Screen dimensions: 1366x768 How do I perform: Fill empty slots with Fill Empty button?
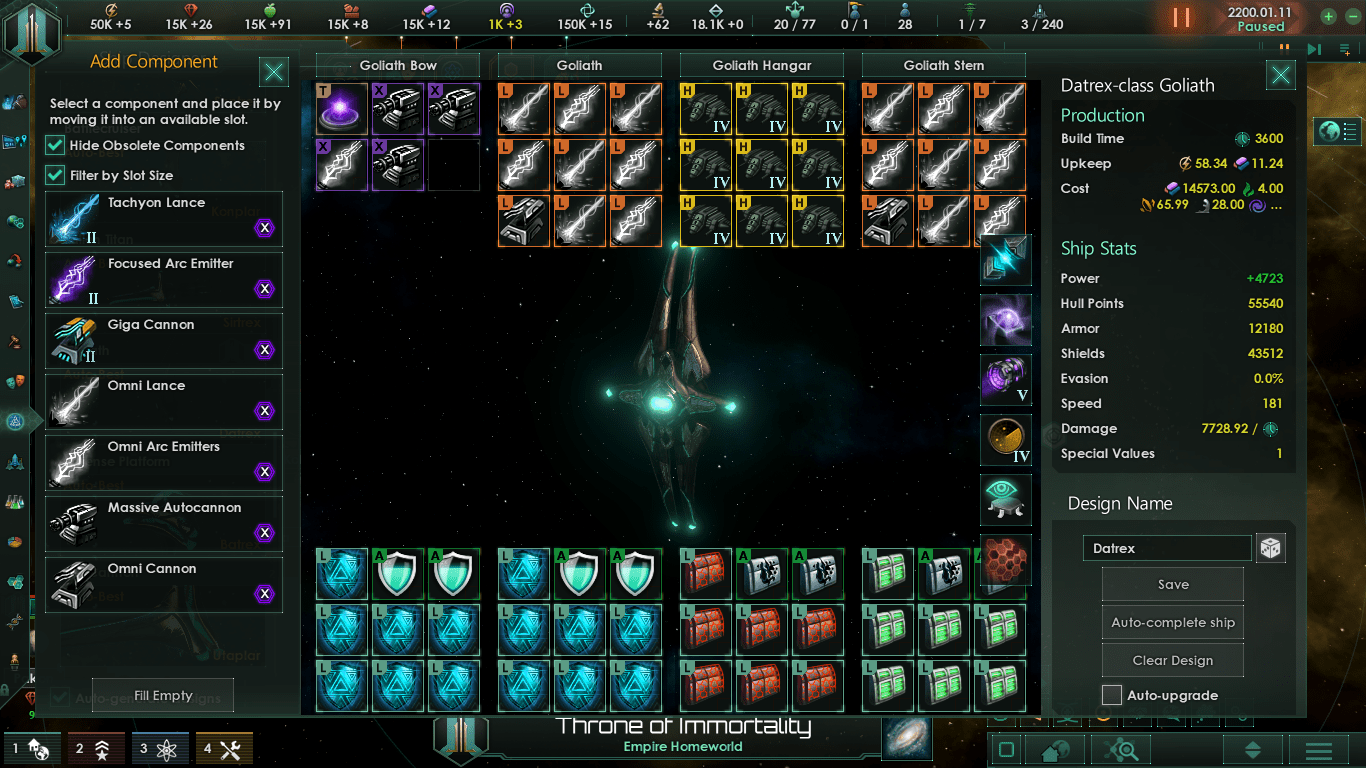point(163,696)
